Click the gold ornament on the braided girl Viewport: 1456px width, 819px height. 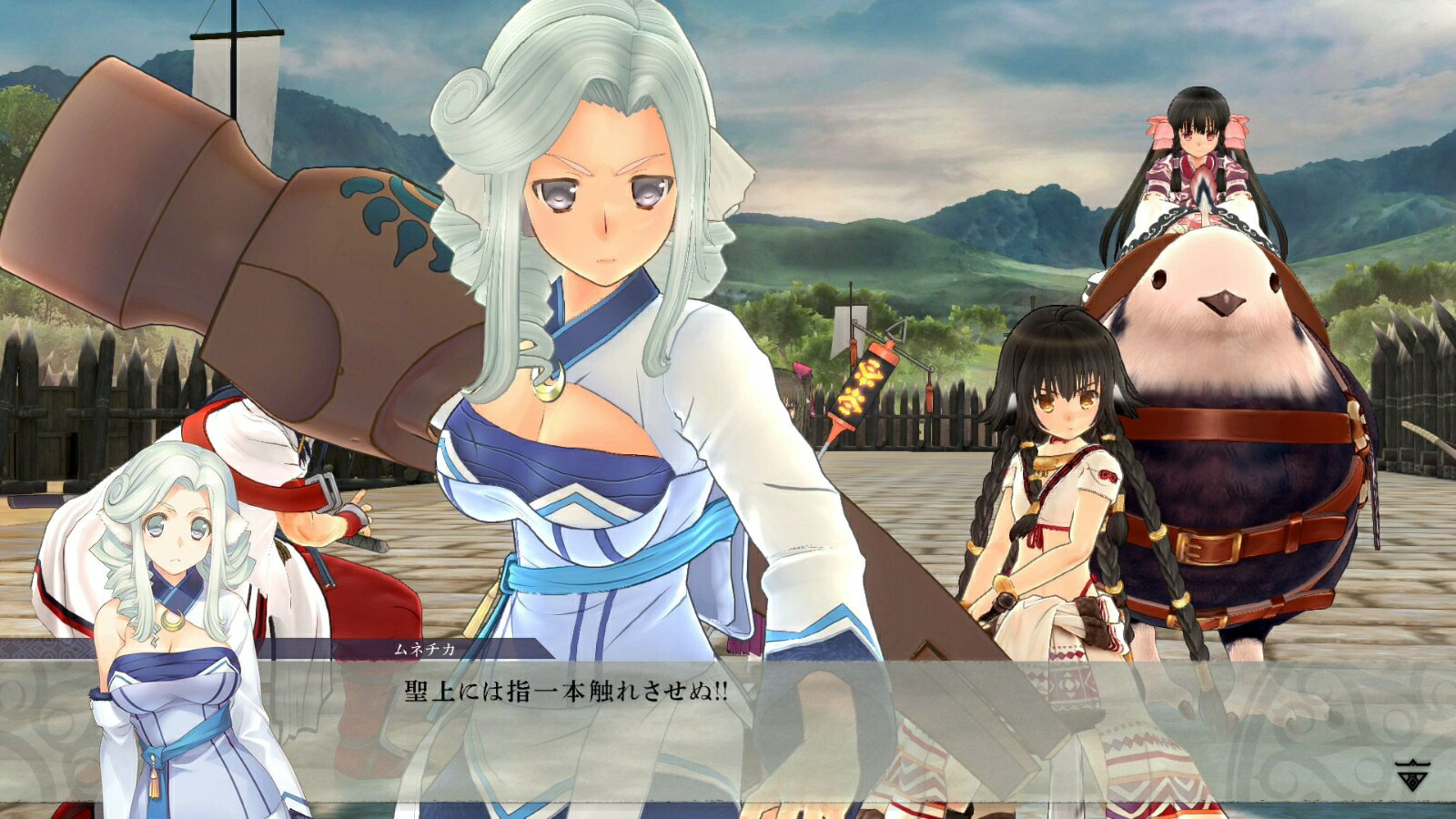(x=1045, y=464)
